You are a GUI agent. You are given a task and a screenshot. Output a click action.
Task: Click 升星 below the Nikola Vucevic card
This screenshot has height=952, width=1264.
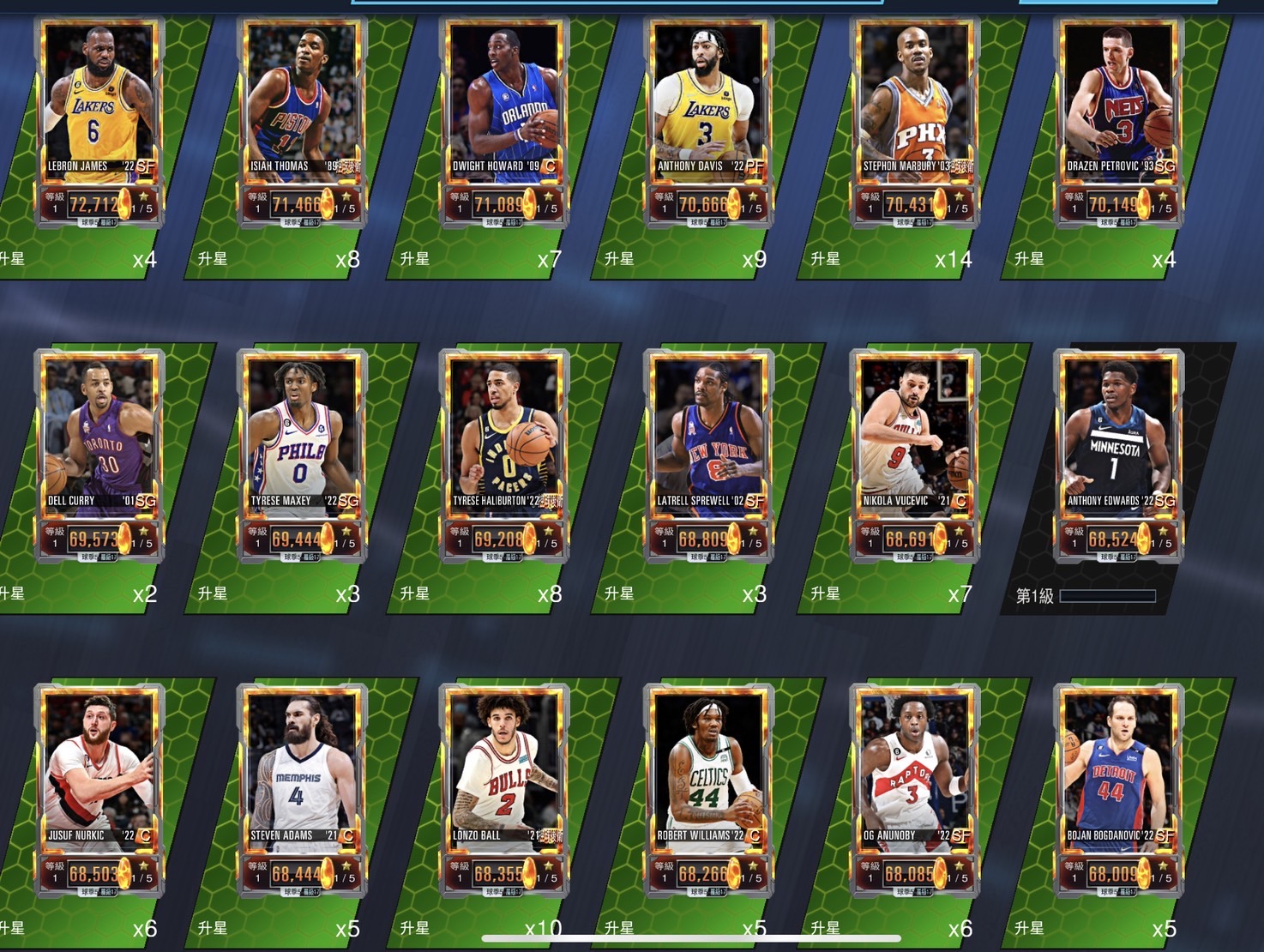coord(825,592)
